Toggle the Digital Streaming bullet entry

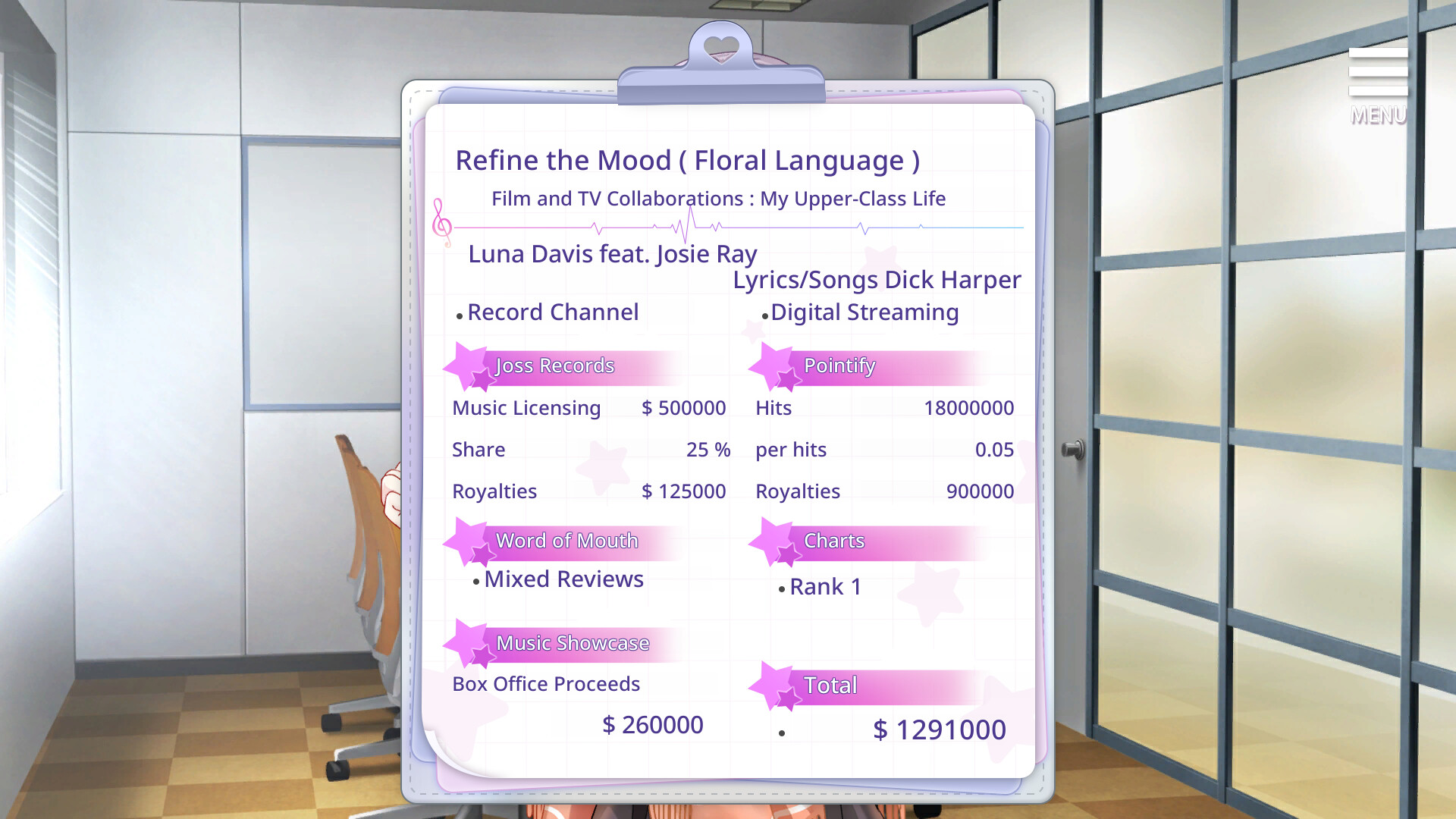tap(864, 312)
